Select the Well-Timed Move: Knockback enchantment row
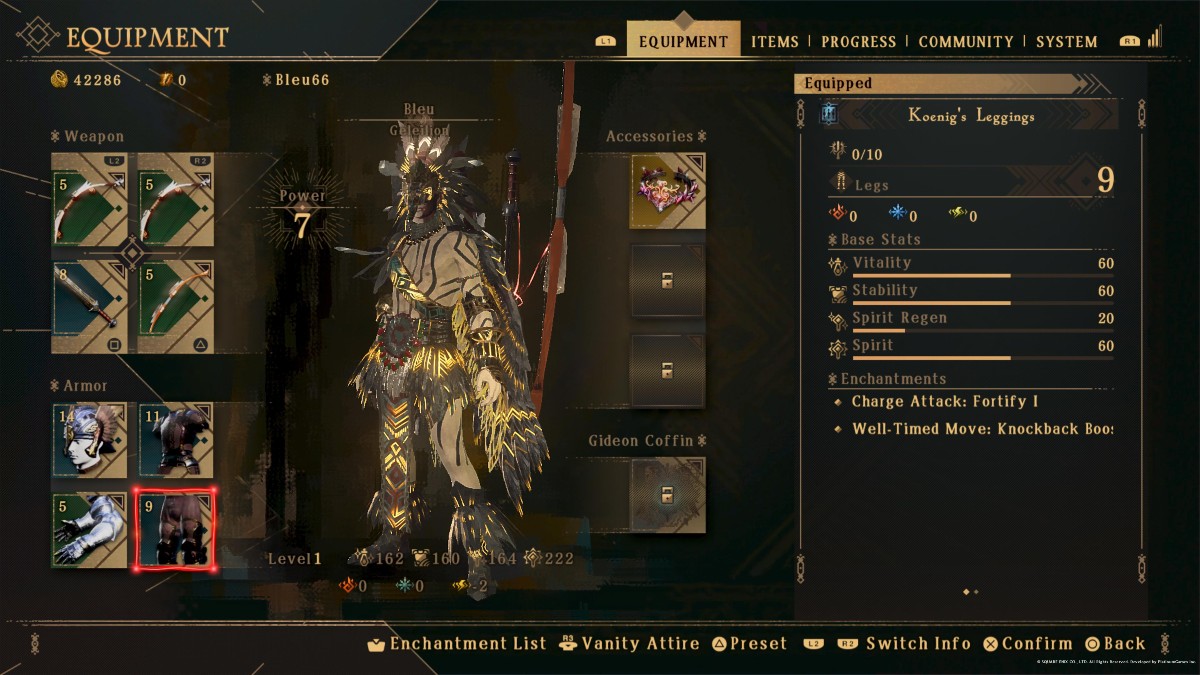 (x=981, y=429)
